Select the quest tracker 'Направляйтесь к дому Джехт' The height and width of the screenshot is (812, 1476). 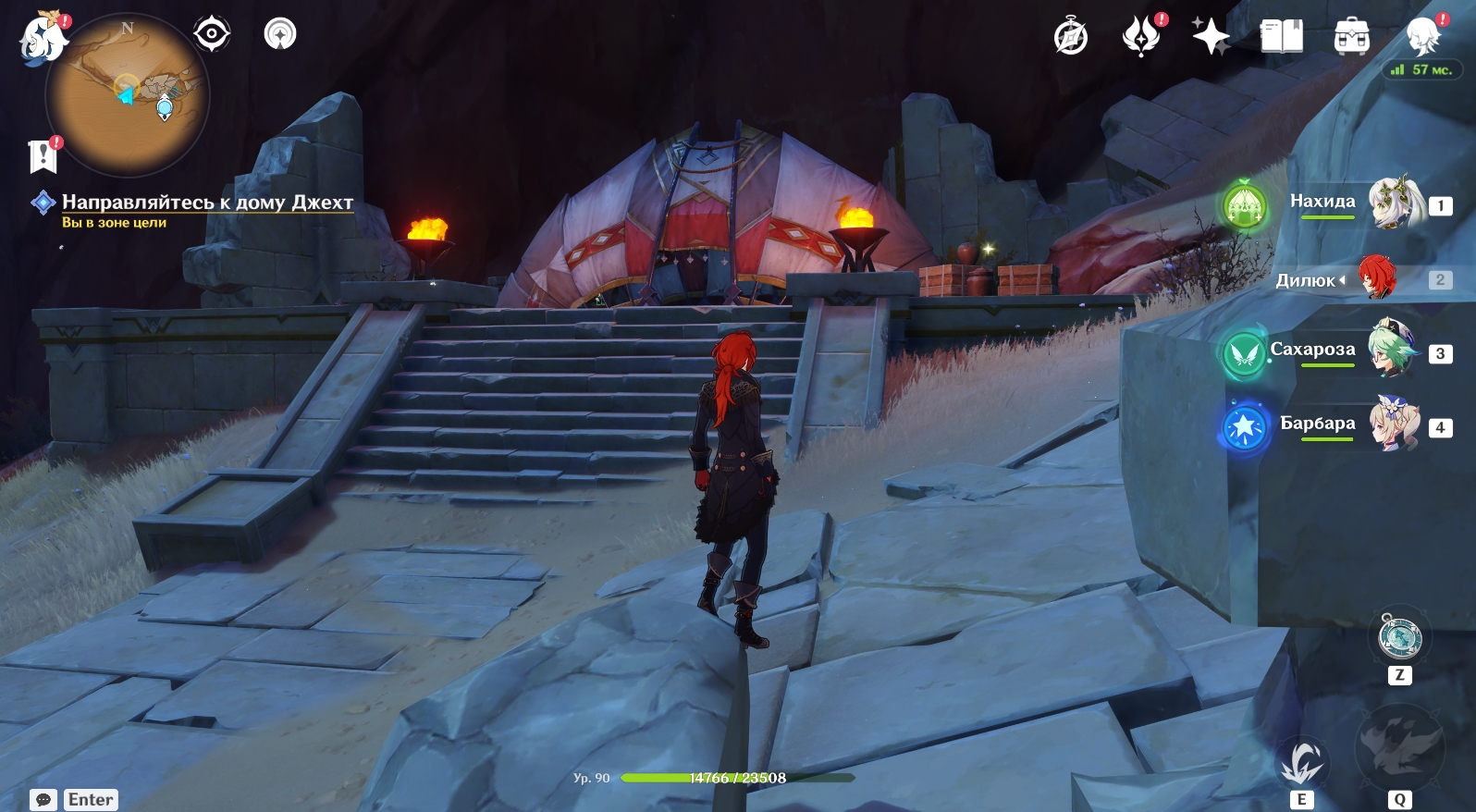207,202
